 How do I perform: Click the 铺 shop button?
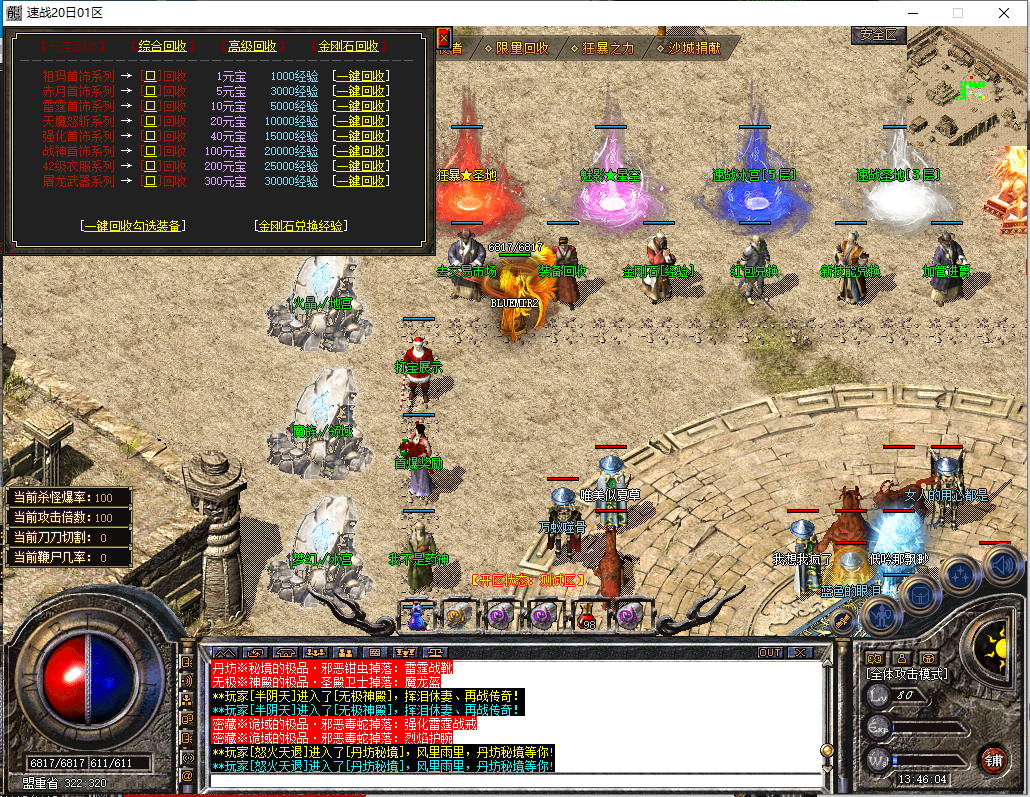pyautogui.click(x=992, y=758)
